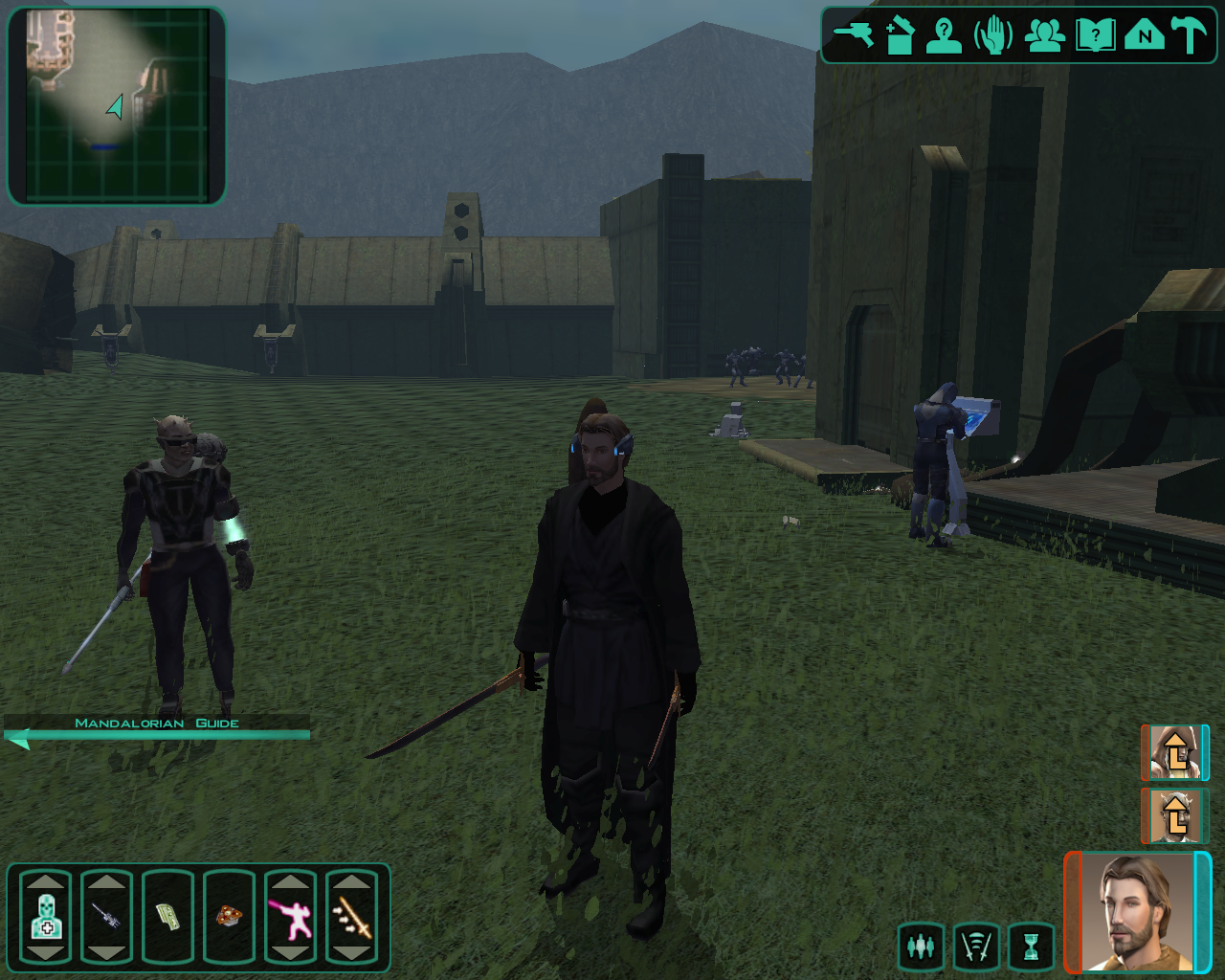1225x980 pixels.
Task: Level up the hooded companion portrait
Action: coord(1174,752)
